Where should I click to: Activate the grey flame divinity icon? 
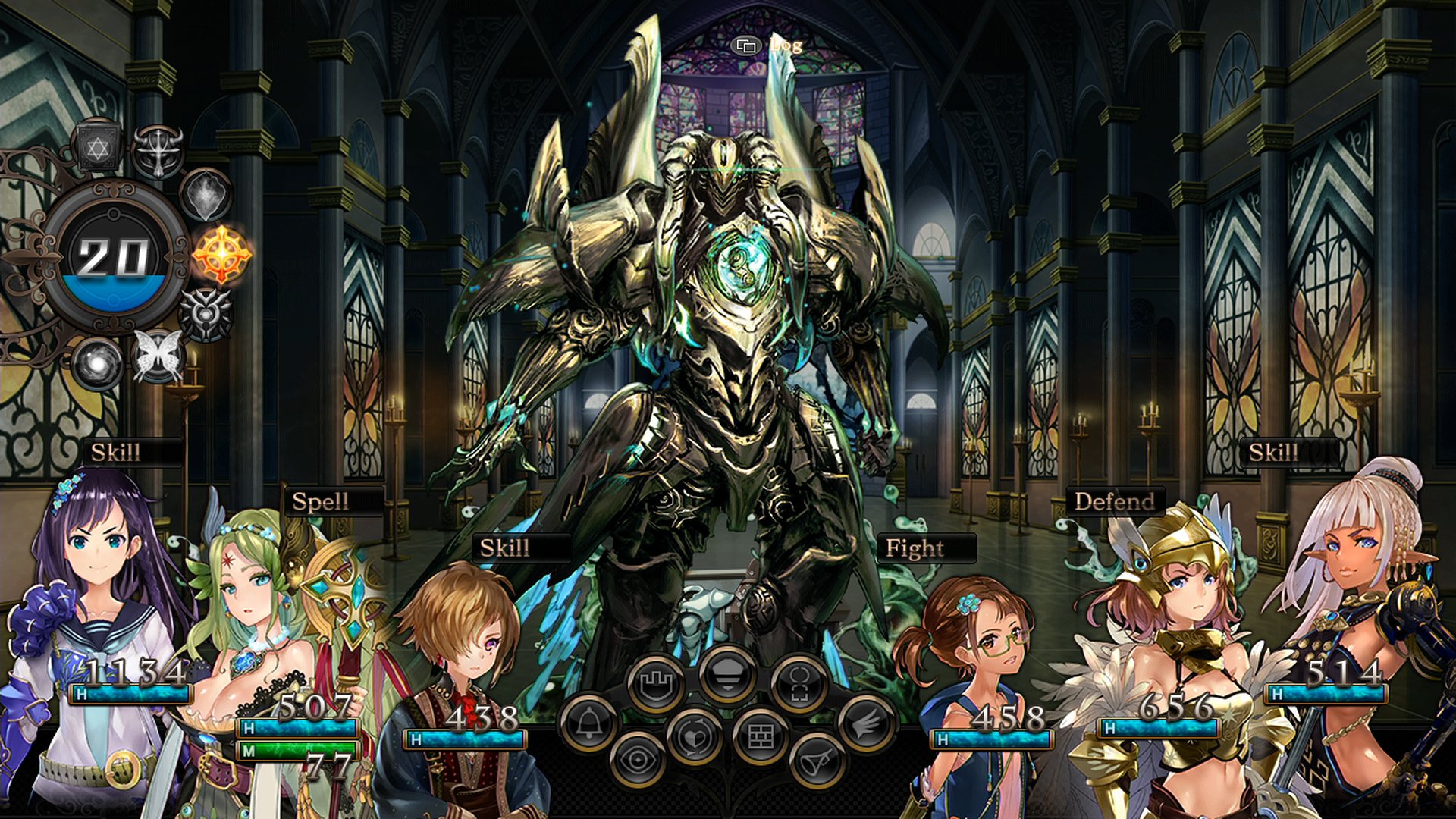[x=206, y=194]
